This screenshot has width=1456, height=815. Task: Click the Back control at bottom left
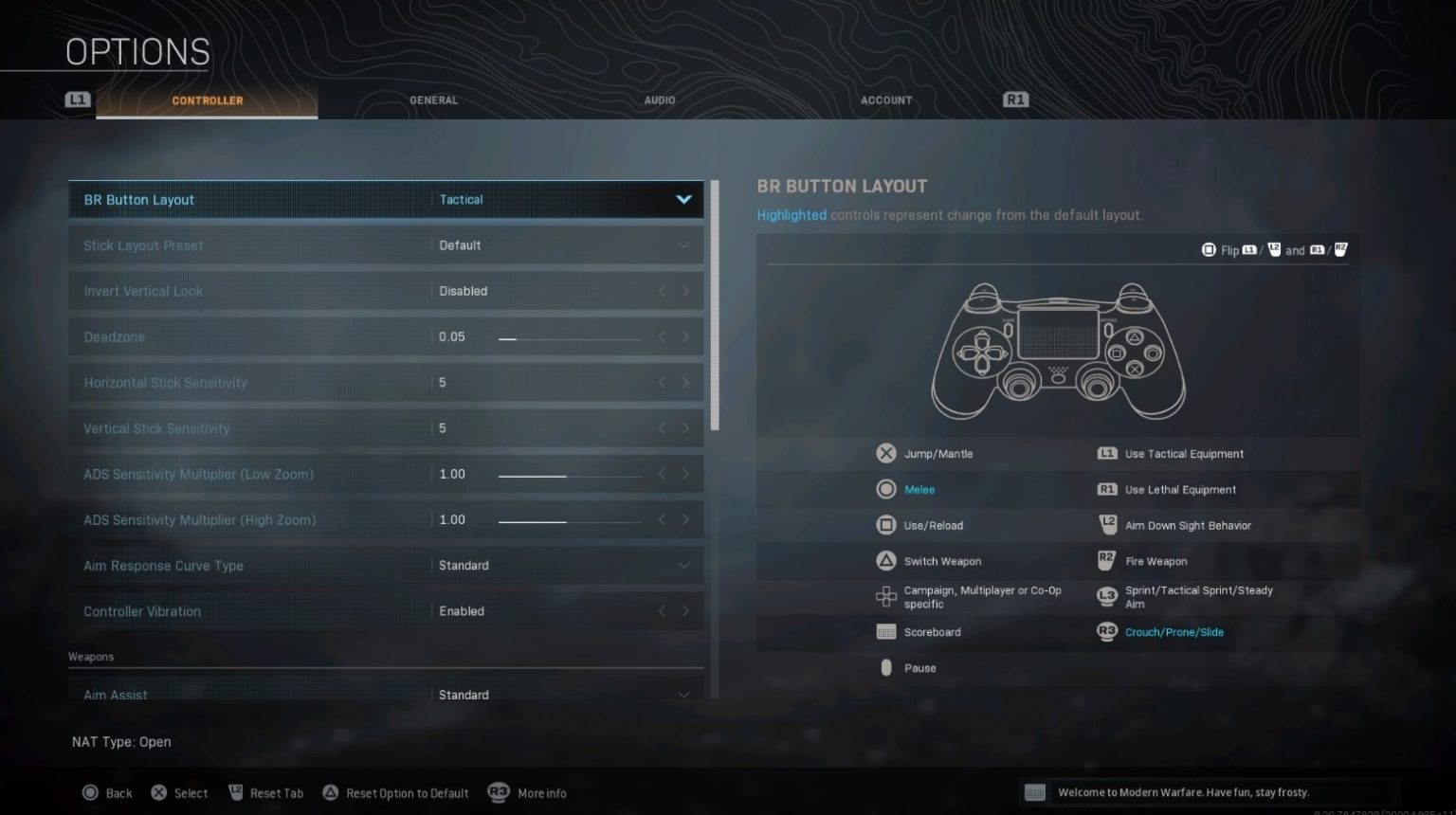click(x=107, y=792)
